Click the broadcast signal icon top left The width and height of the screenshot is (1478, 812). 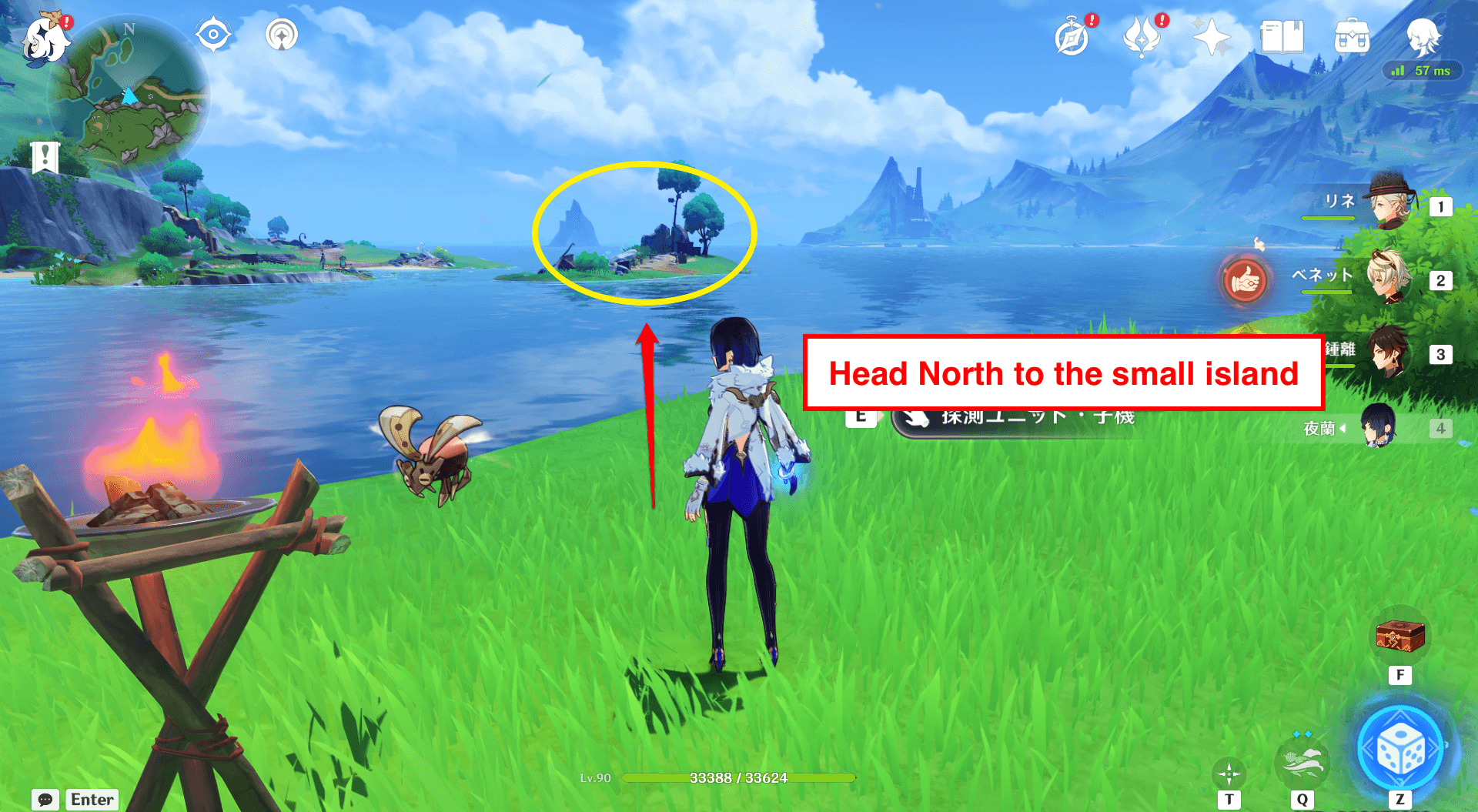point(282,34)
